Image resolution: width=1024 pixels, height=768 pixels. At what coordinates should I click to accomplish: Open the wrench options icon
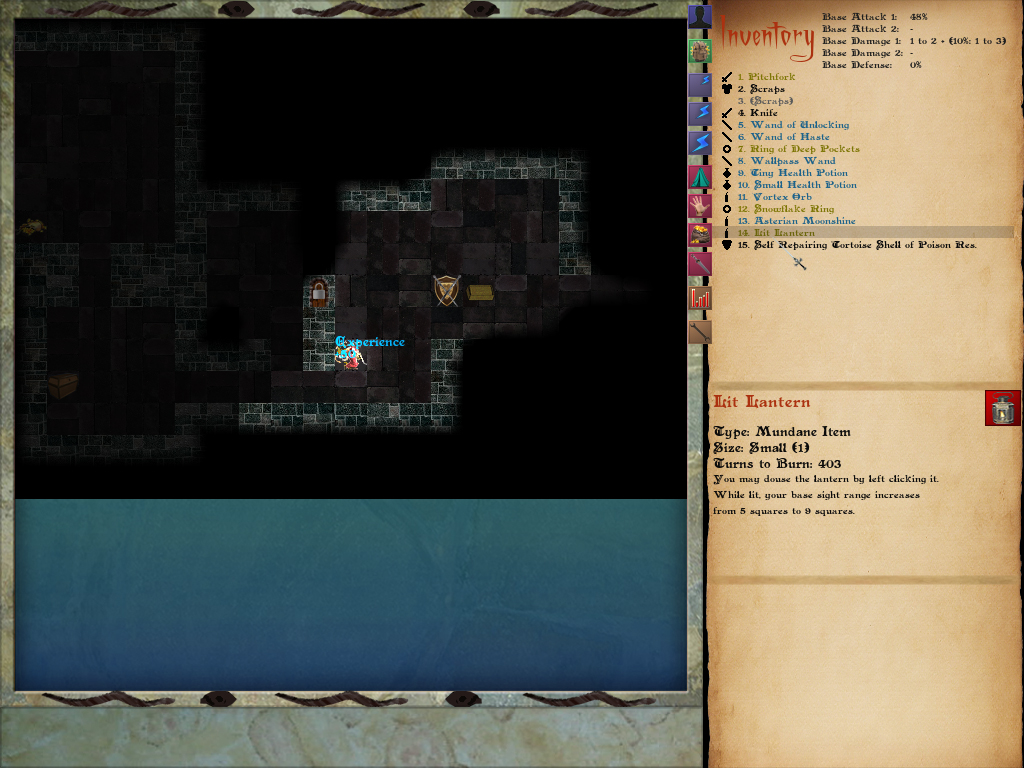tap(700, 331)
